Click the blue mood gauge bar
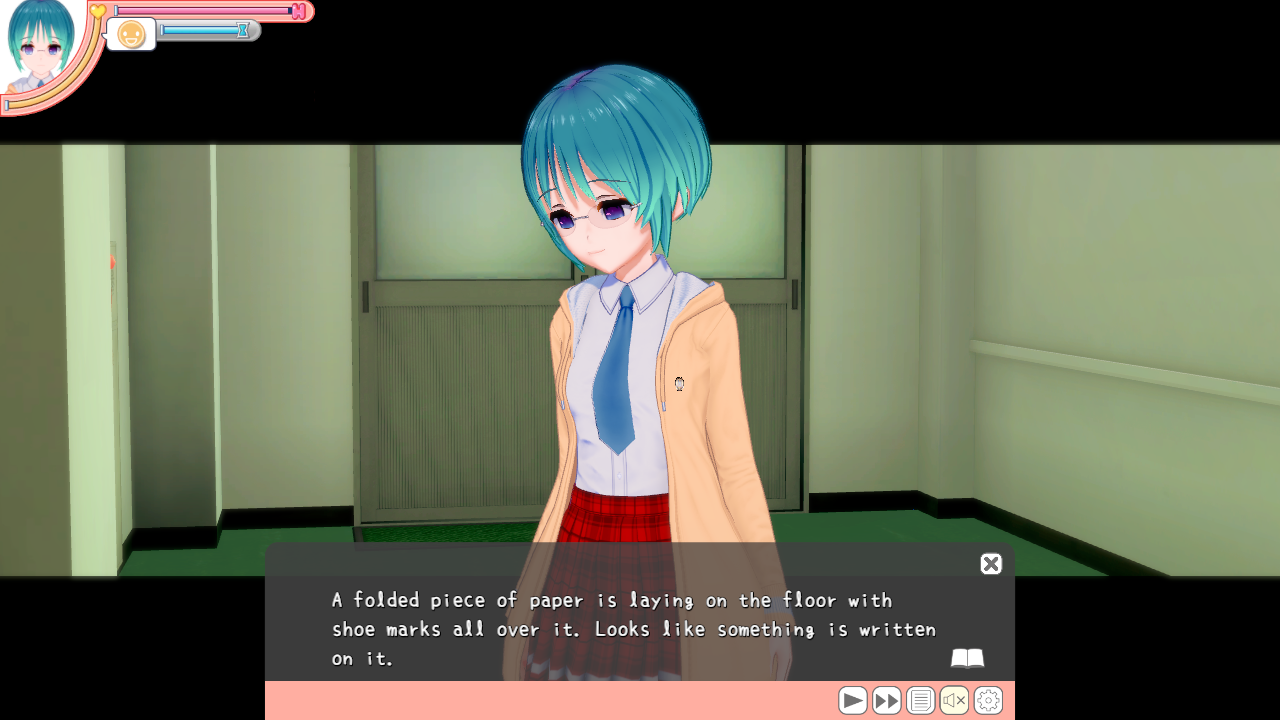Image resolution: width=1280 pixels, height=720 pixels. point(200,31)
